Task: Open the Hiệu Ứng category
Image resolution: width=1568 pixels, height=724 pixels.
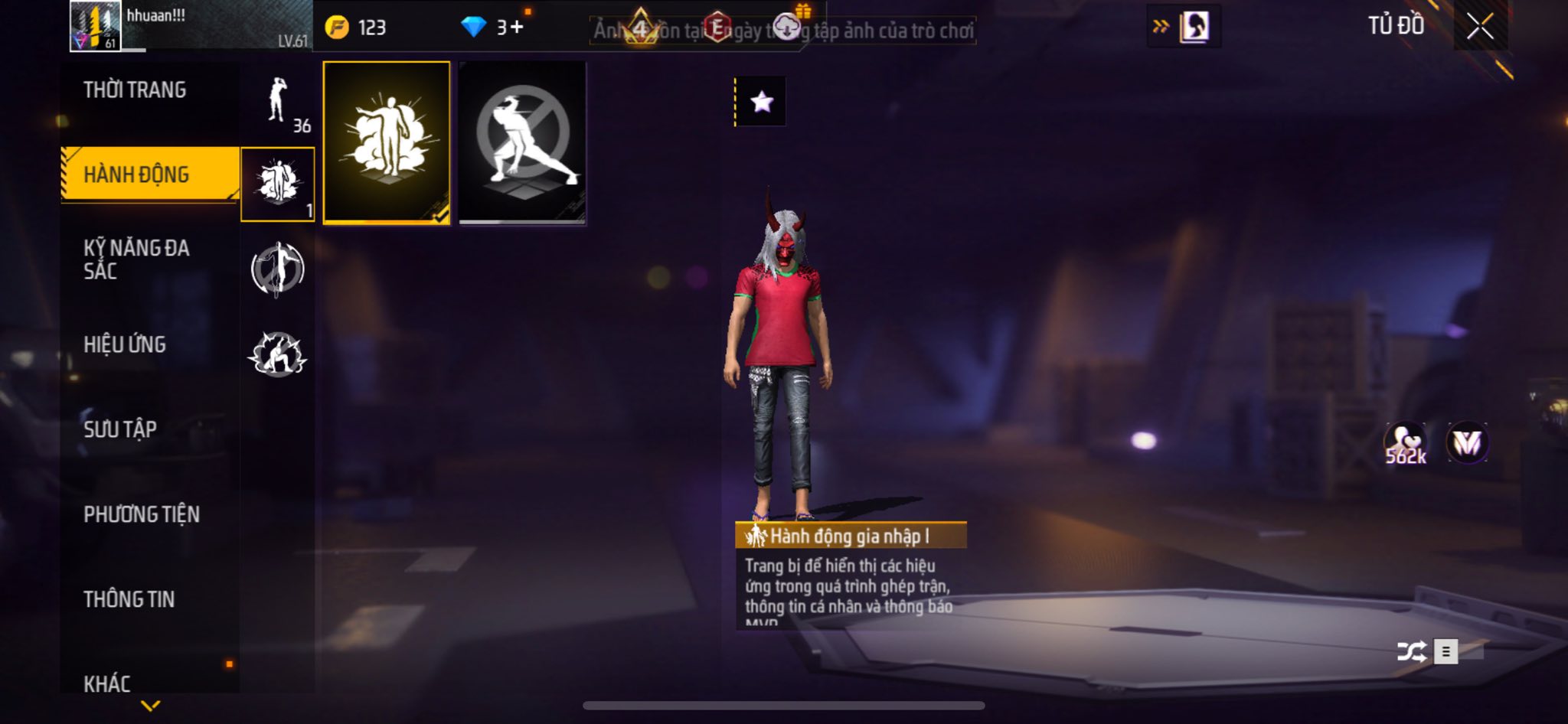Action: (125, 344)
